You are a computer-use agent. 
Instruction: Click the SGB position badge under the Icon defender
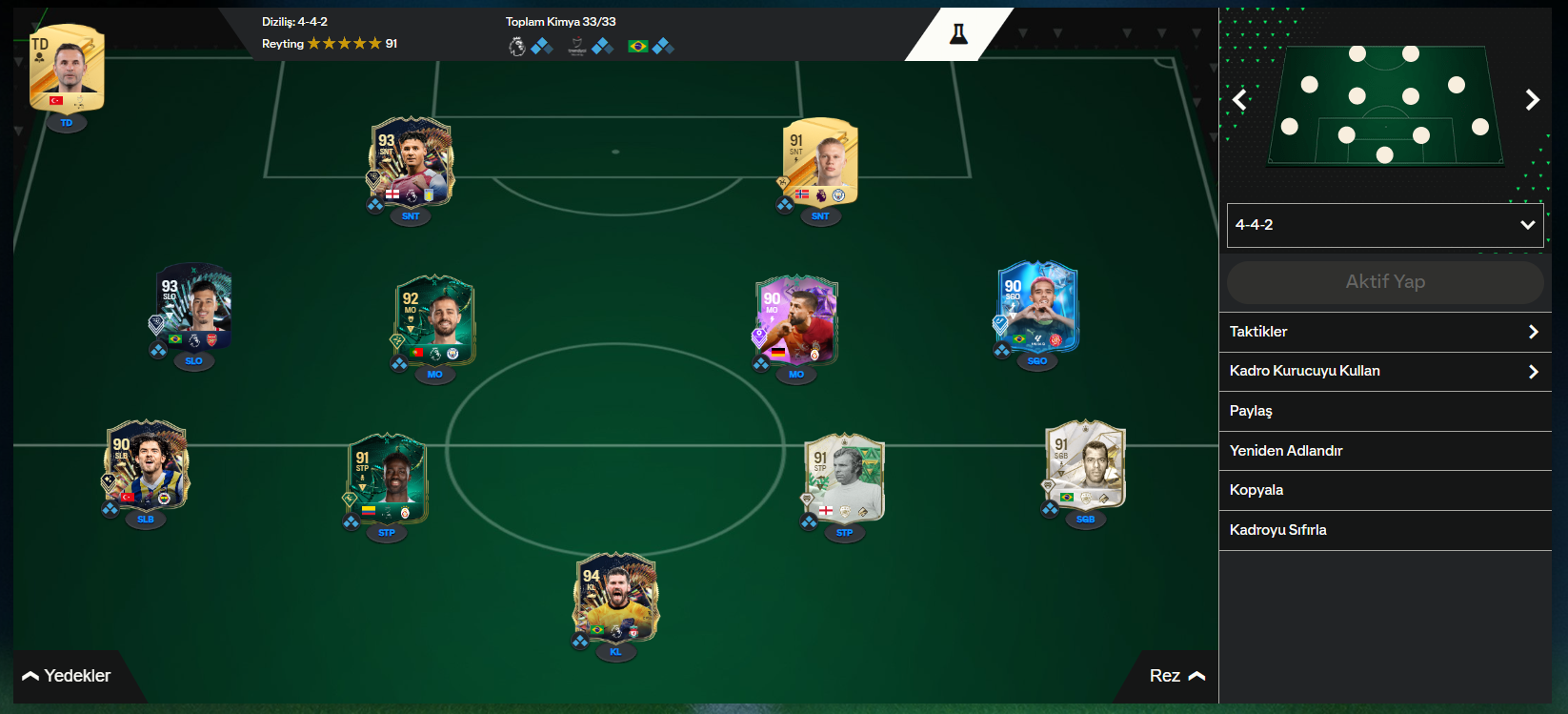click(1084, 520)
